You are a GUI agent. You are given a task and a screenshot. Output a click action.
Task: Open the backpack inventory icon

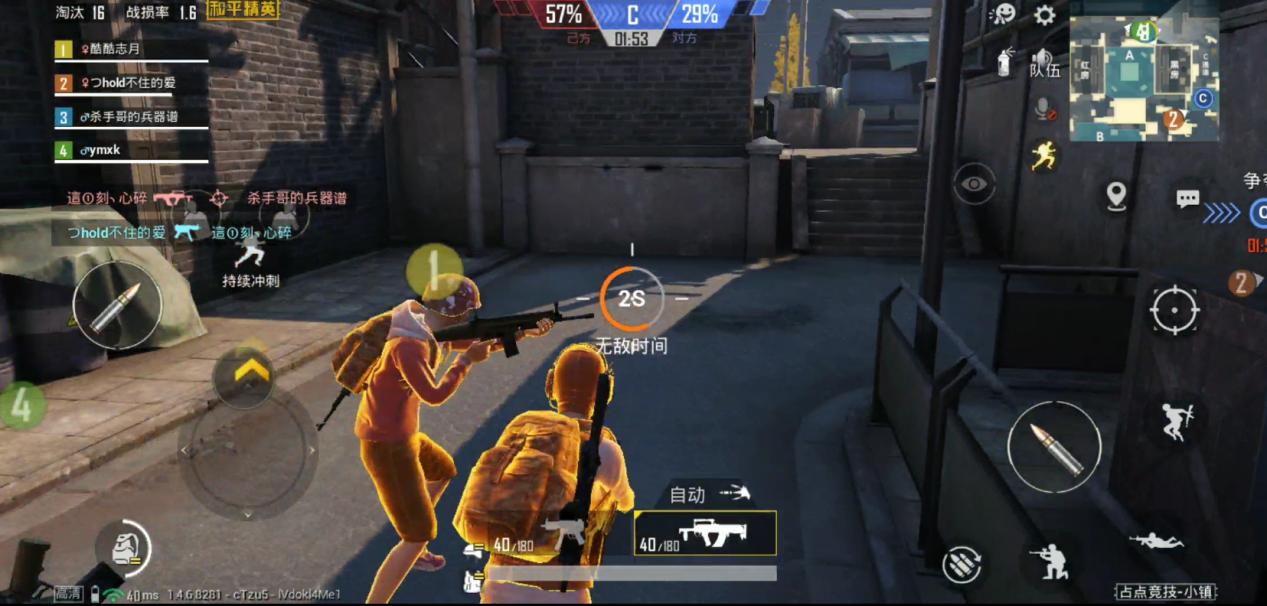click(123, 548)
